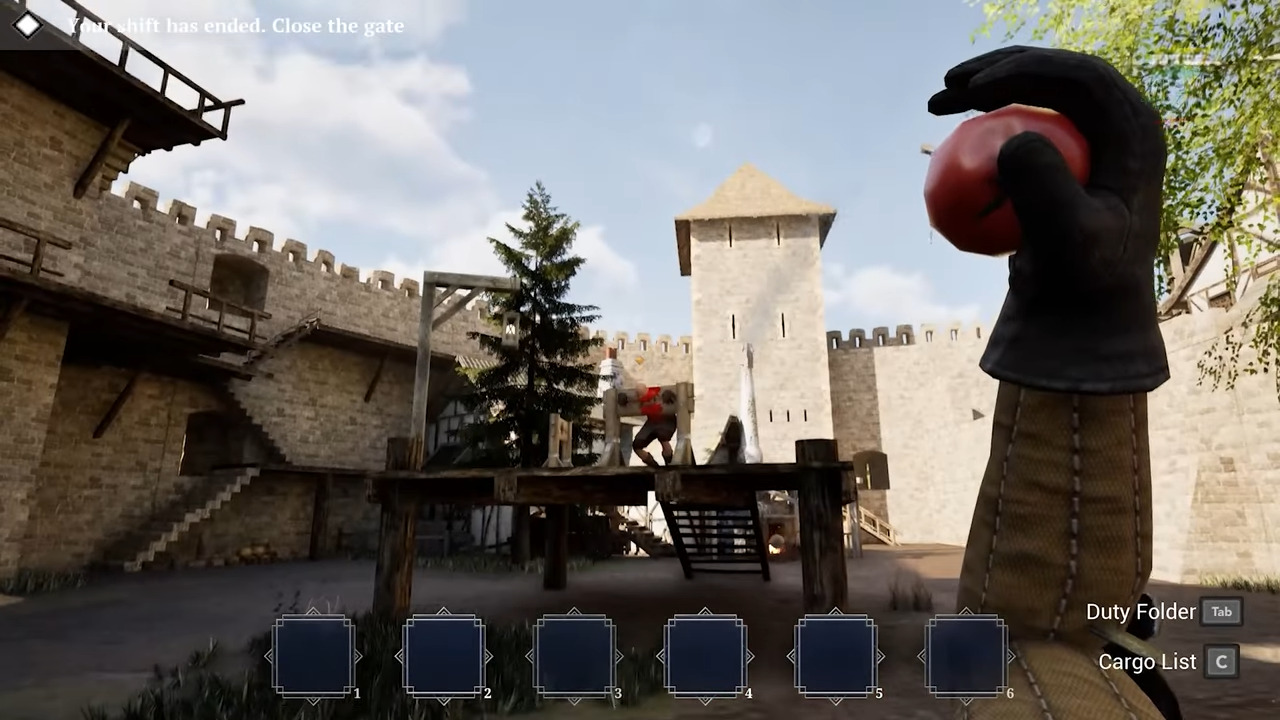
Task: Select hotbar slot 5
Action: point(836,655)
